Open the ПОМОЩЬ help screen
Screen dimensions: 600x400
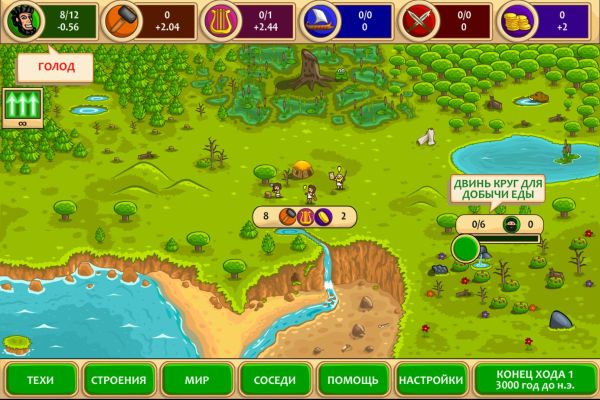(x=353, y=380)
